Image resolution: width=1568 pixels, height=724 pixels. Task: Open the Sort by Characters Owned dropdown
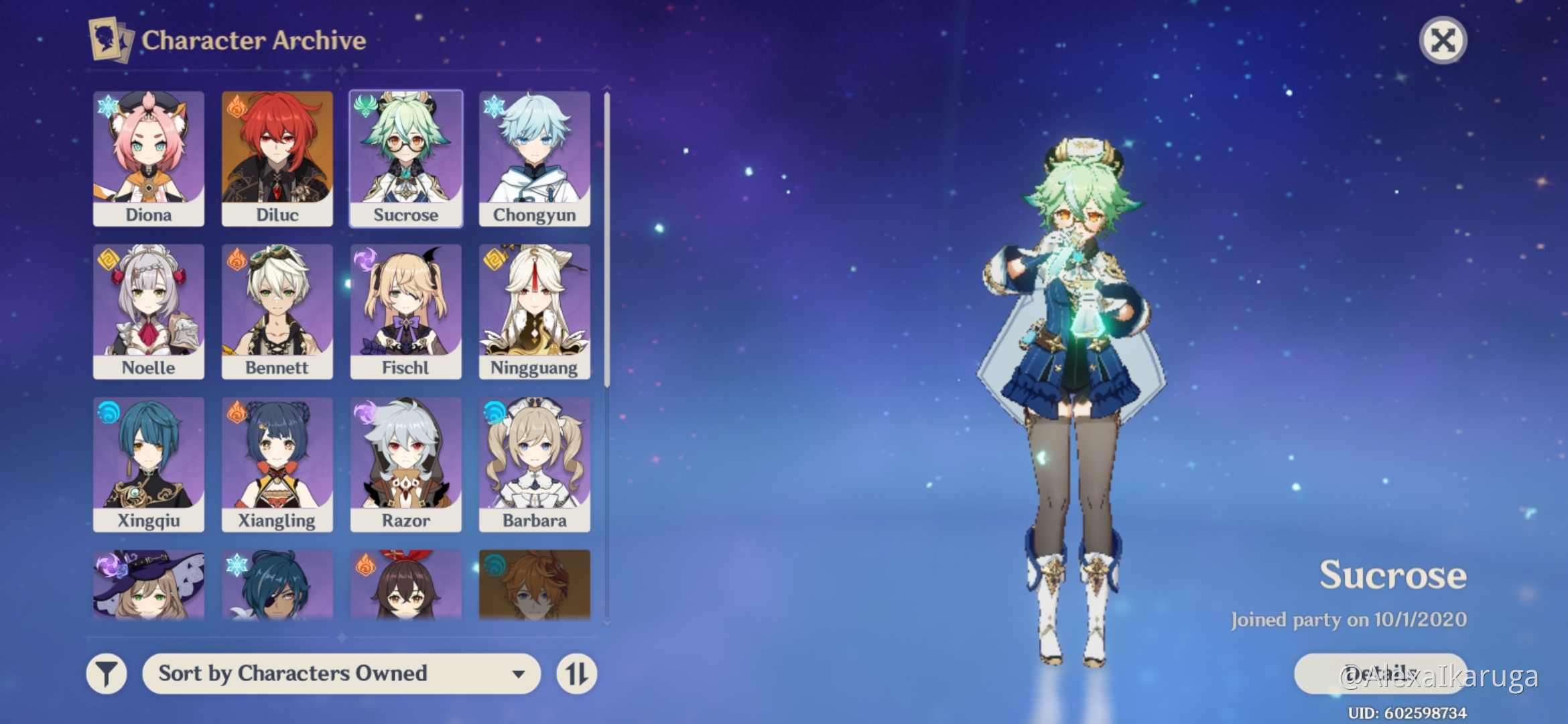pos(342,673)
